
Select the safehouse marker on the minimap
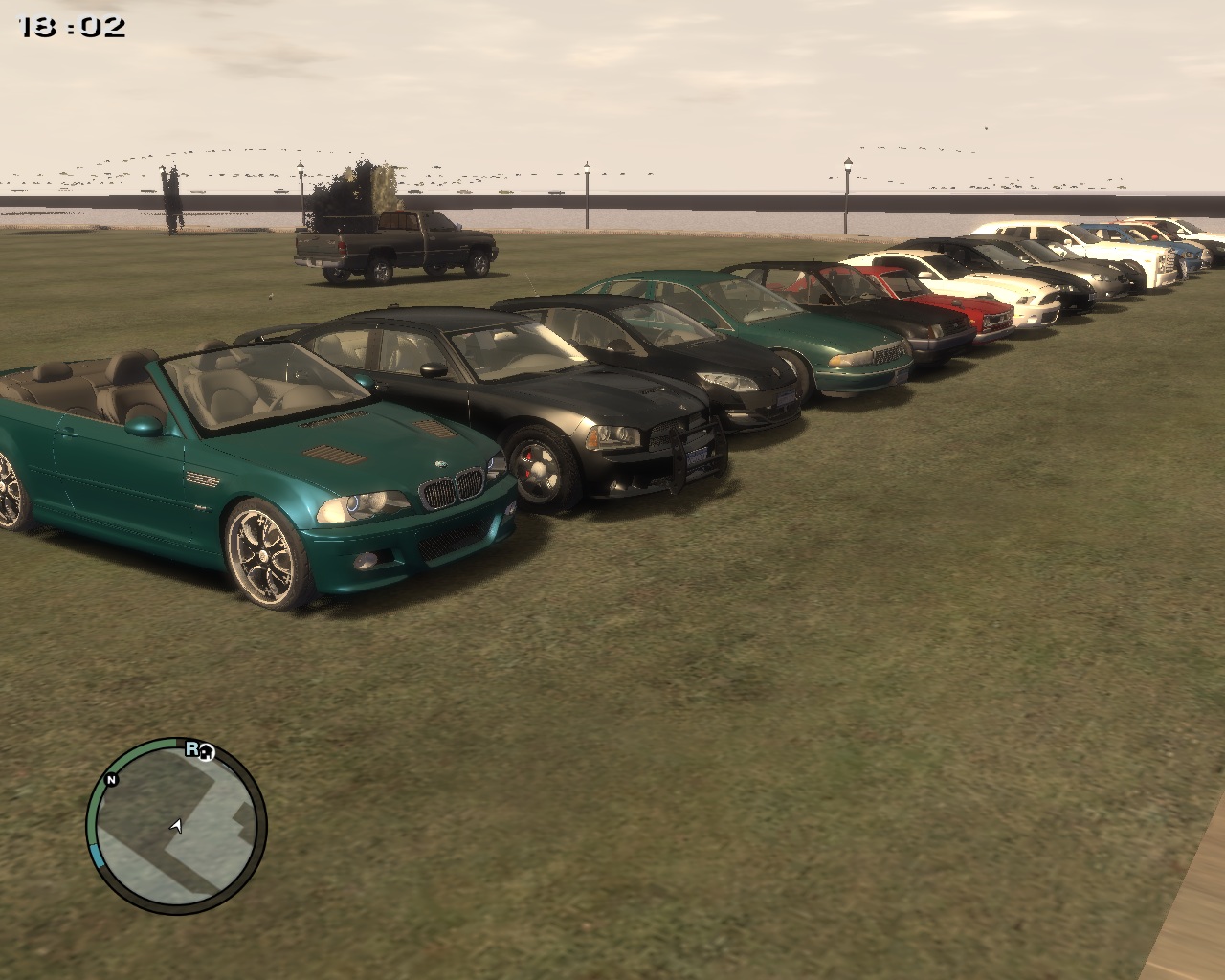(208, 753)
